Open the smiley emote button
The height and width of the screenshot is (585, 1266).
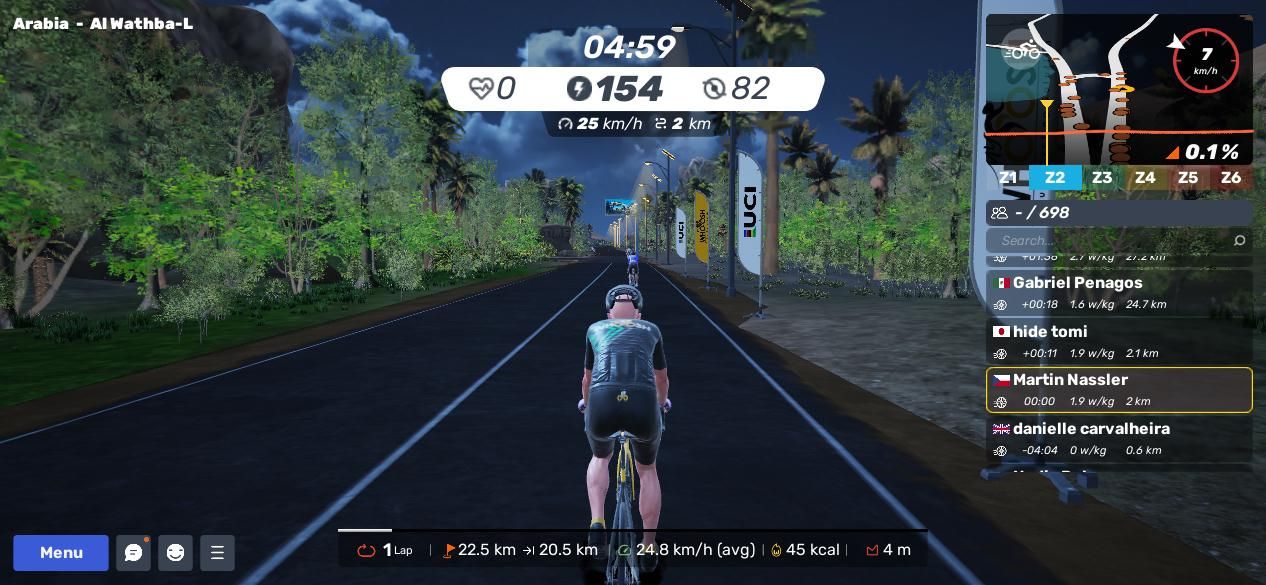pos(175,553)
